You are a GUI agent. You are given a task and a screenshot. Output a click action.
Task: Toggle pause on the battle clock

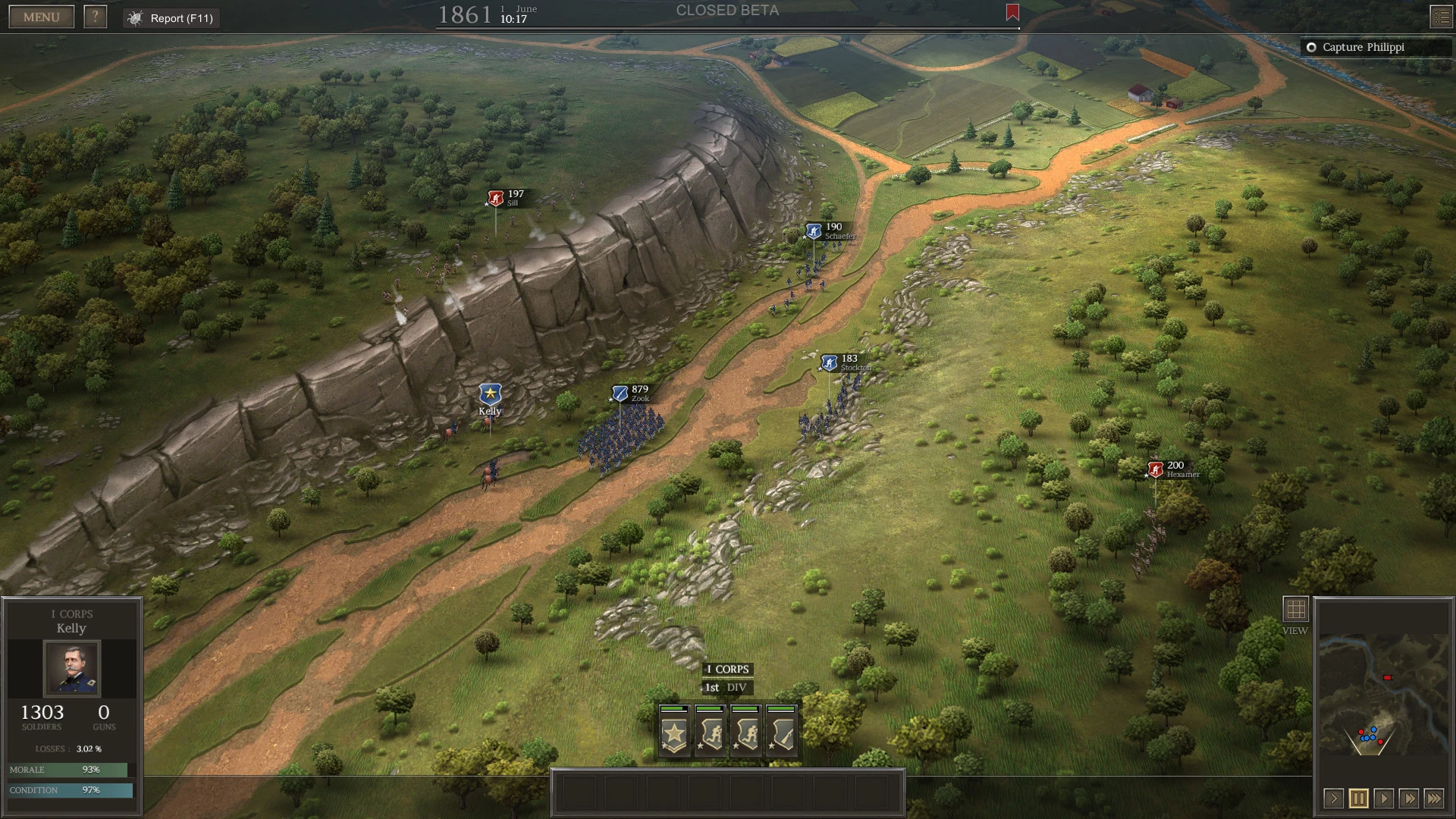point(1357,798)
